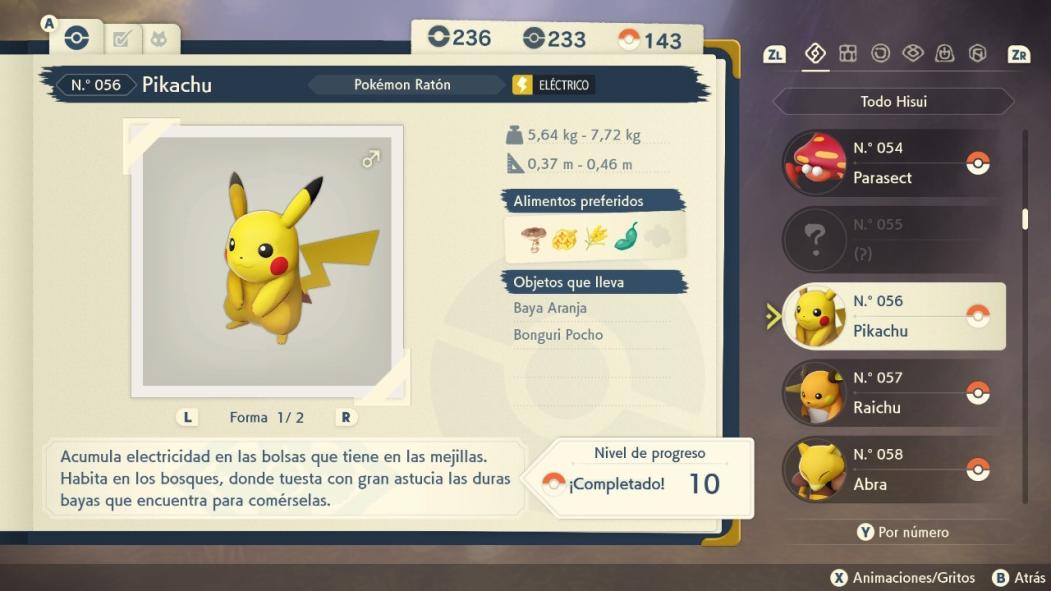This screenshot has width=1051, height=591.
Task: Switch to the grid-pattern area tab
Action: click(x=848, y=53)
